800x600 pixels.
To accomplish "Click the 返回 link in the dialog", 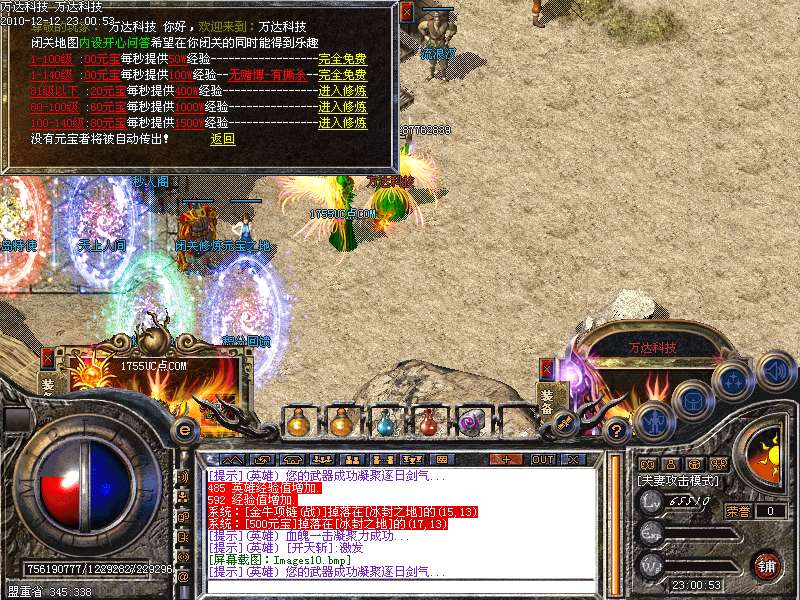I will pyautogui.click(x=222, y=139).
